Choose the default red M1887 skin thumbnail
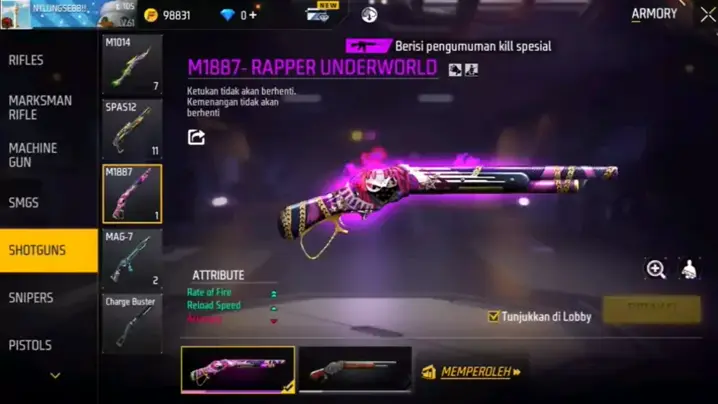Screen dimensions: 718x404 (x=354, y=369)
